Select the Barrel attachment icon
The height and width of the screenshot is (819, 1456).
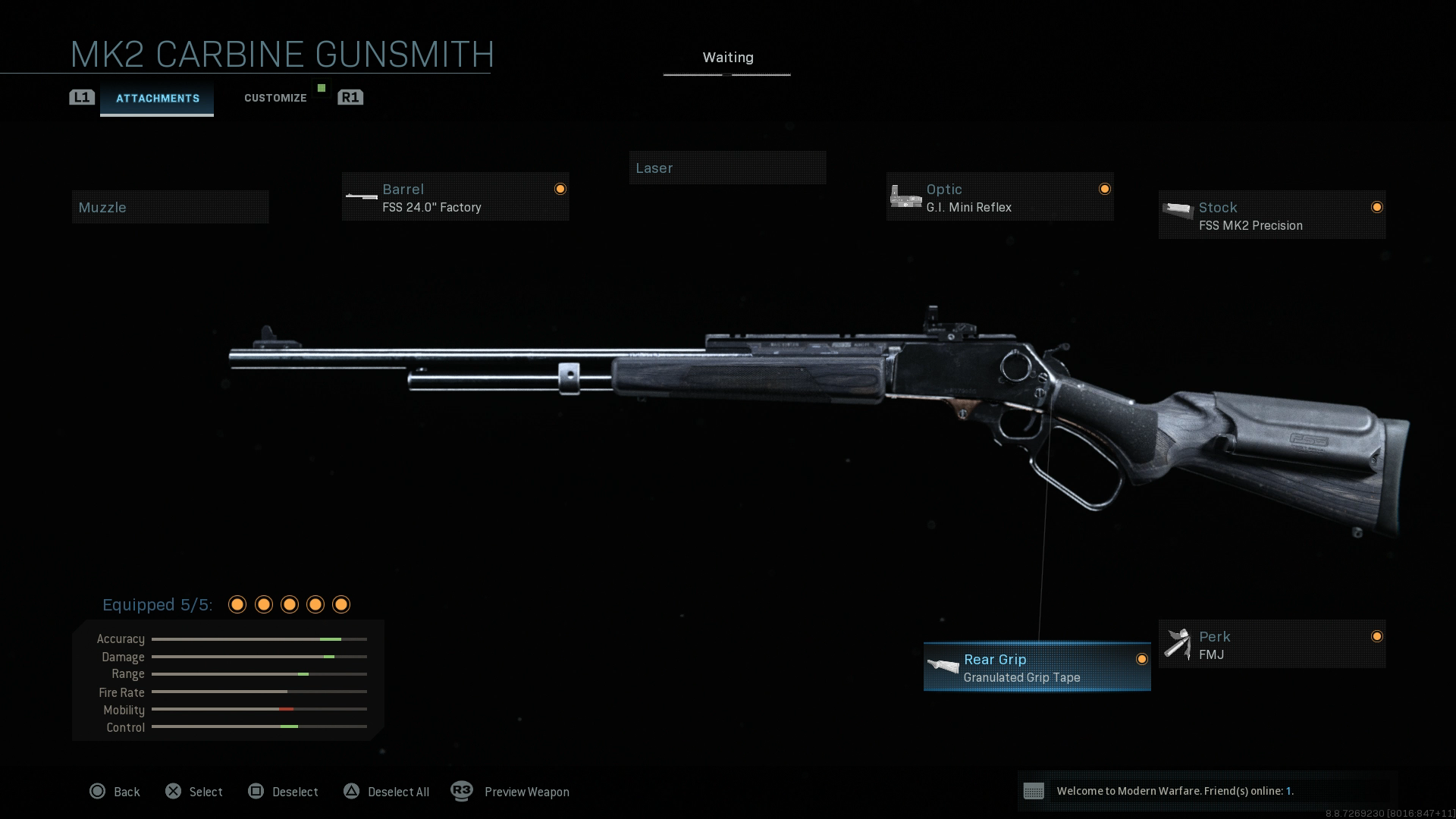(360, 196)
